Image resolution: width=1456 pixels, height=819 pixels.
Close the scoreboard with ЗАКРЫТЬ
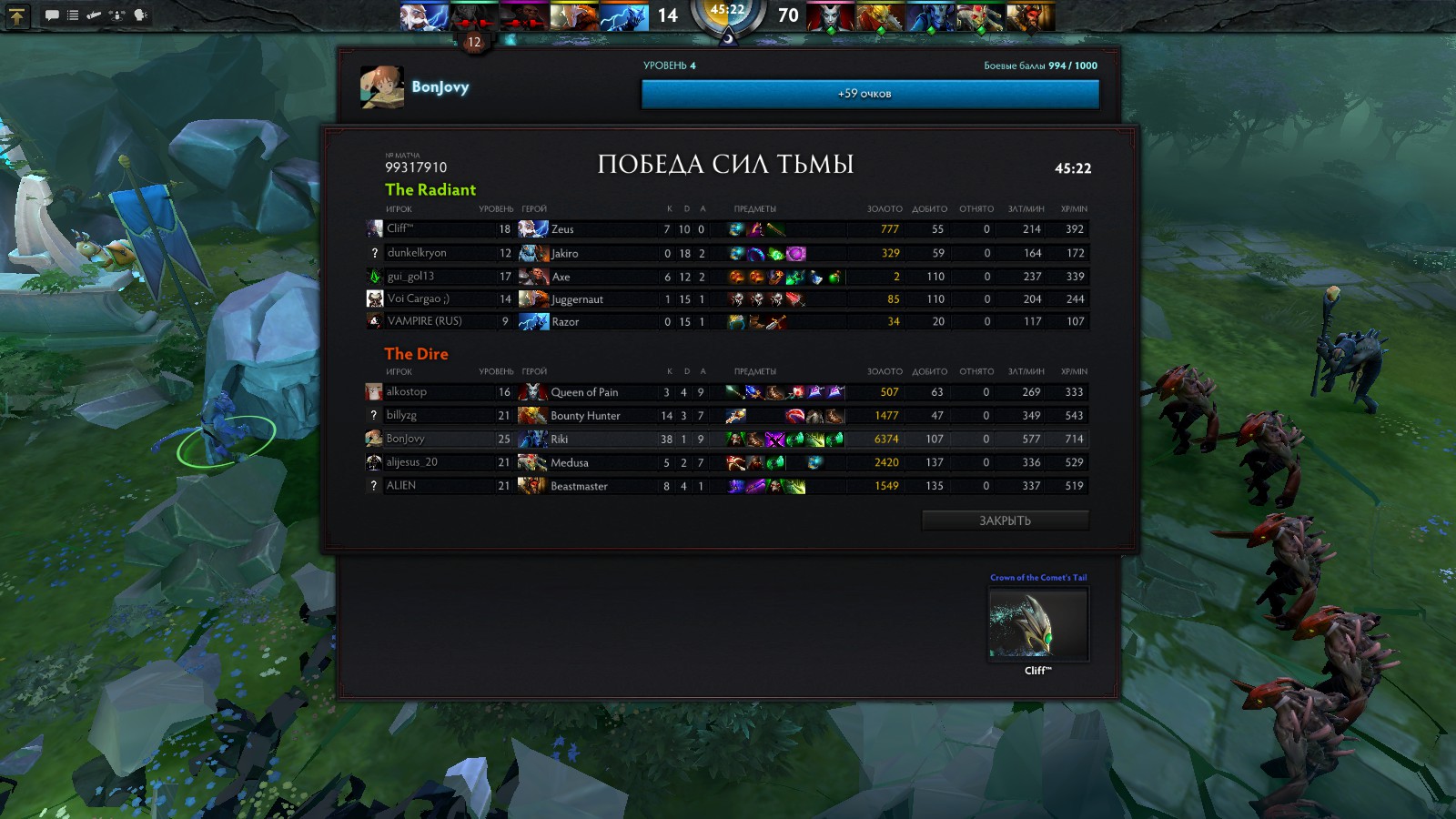(x=1005, y=521)
